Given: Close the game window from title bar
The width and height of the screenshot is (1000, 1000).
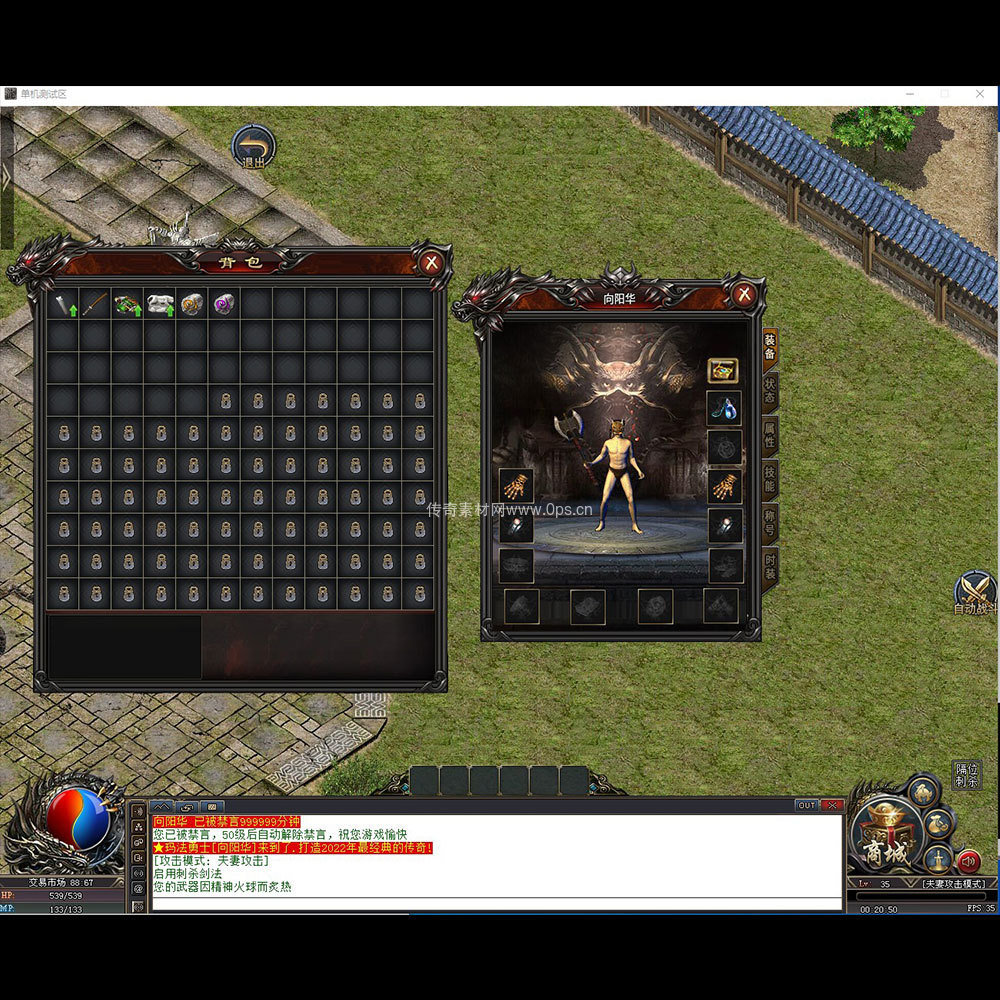Looking at the screenshot, I should point(981,93).
